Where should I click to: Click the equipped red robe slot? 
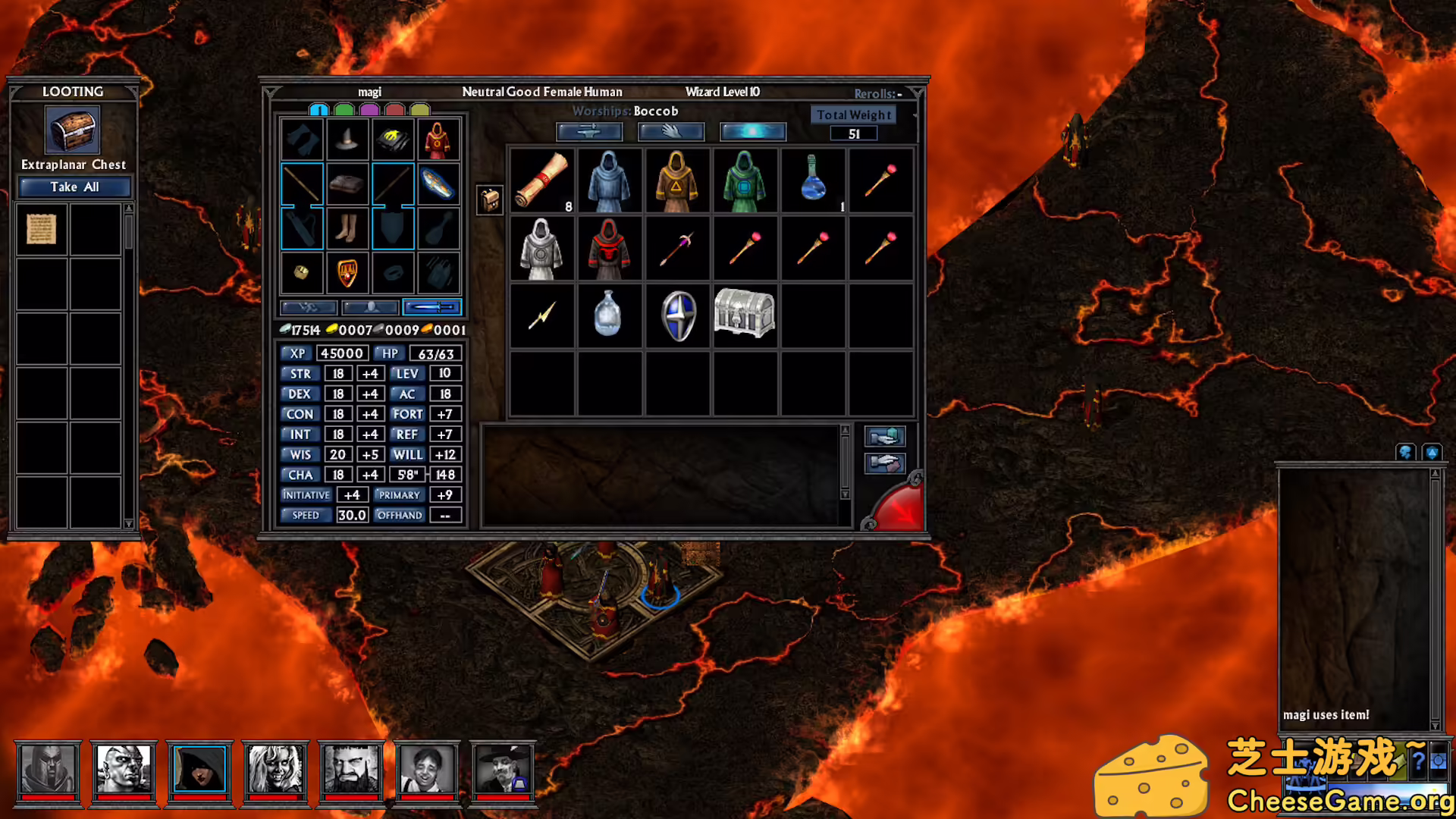(438, 140)
